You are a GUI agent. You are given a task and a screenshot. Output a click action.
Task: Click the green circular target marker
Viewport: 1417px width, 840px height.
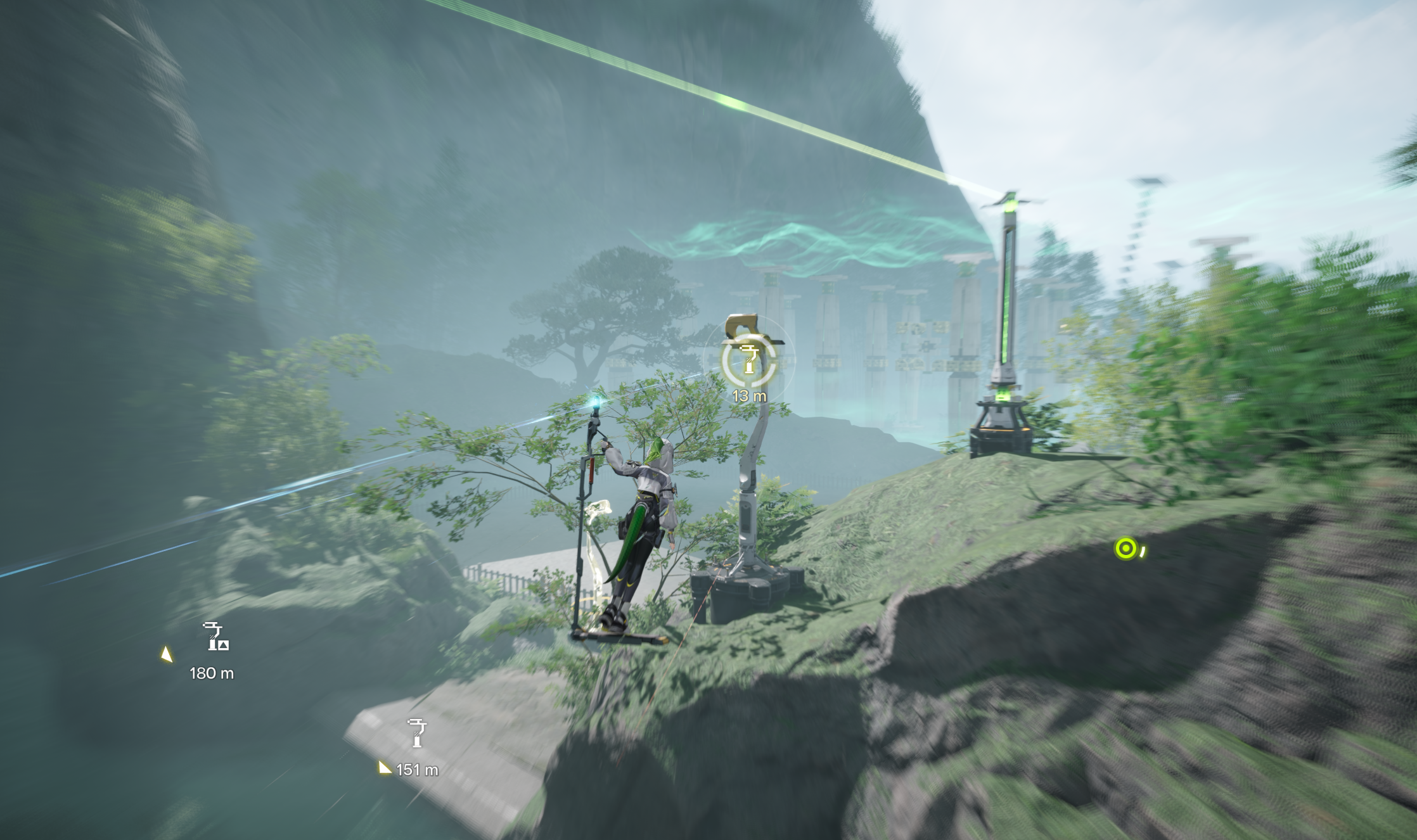coord(1125,549)
